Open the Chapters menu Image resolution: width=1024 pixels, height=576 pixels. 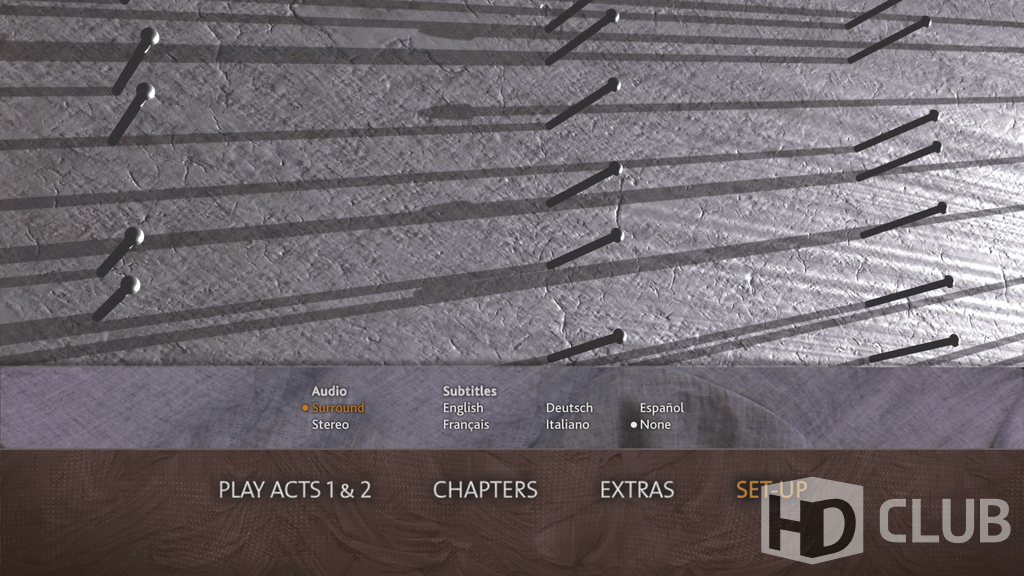(x=485, y=490)
